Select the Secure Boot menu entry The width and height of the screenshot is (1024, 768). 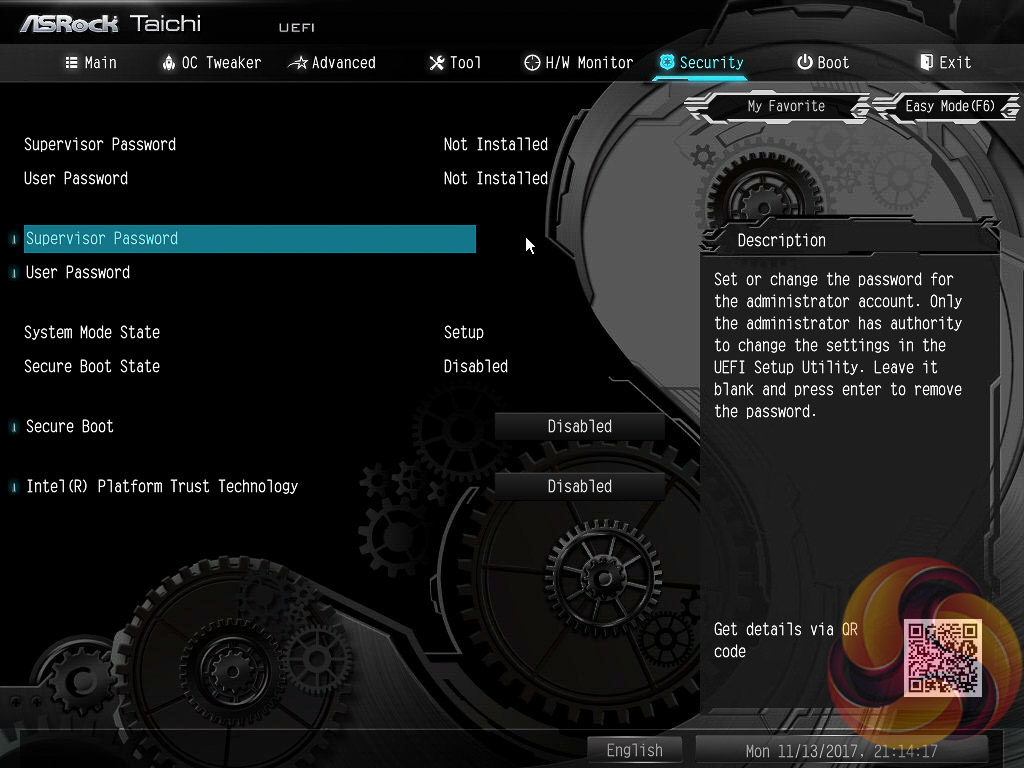70,426
